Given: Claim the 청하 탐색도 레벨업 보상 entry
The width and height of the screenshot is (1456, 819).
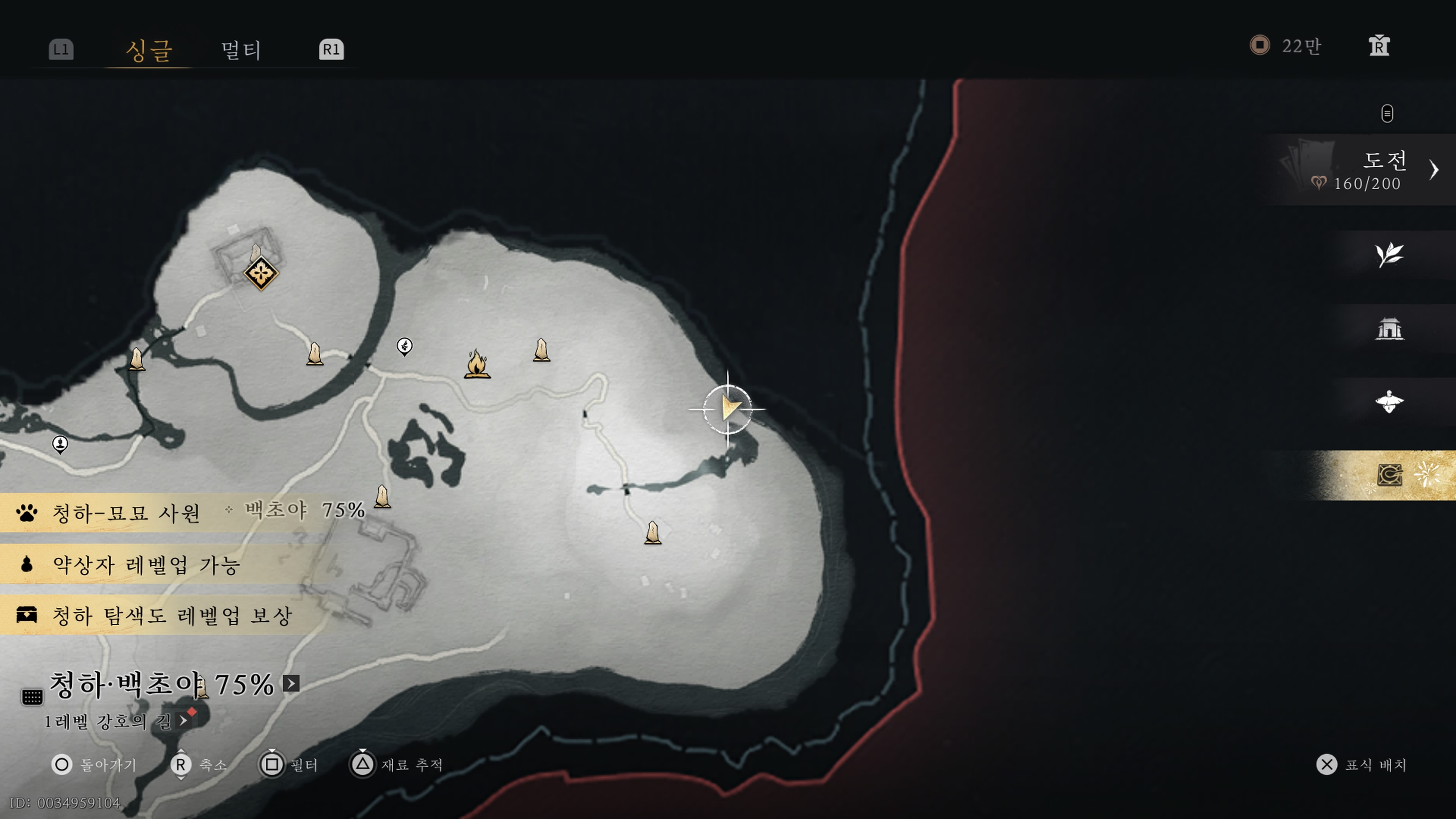Looking at the screenshot, I should coord(172,615).
